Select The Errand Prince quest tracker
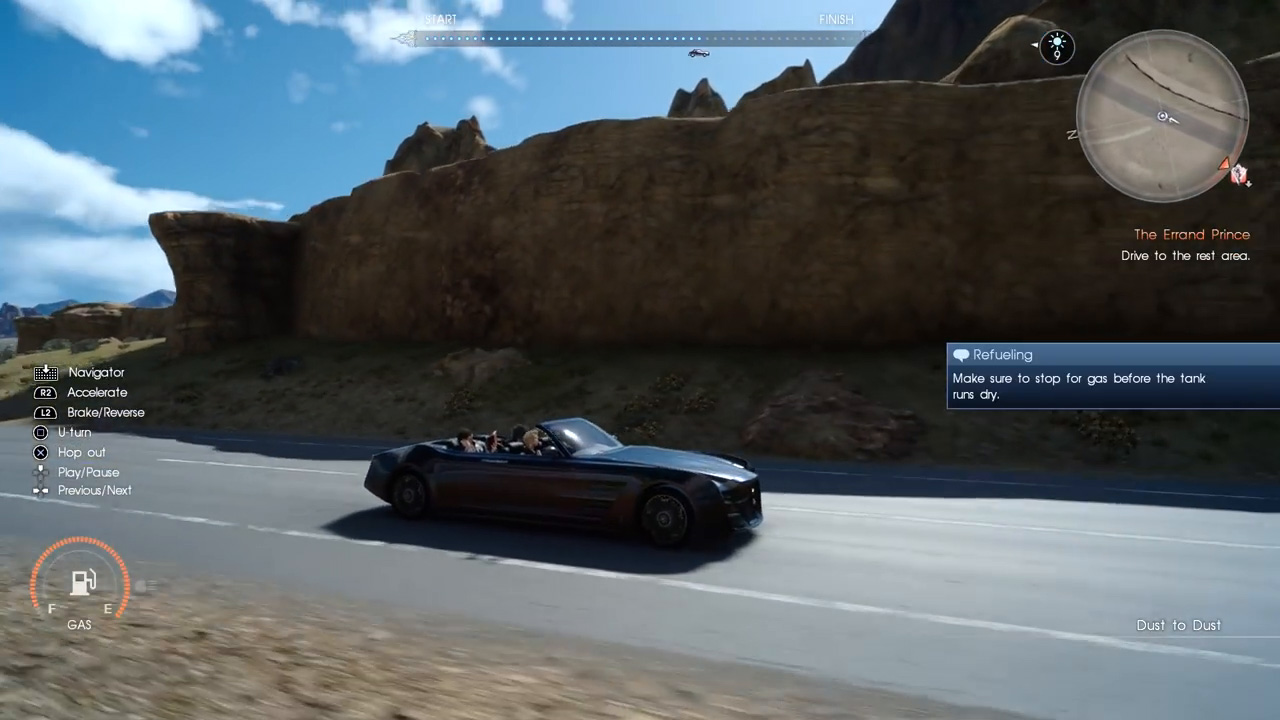This screenshot has height=720, width=1280. (1191, 235)
